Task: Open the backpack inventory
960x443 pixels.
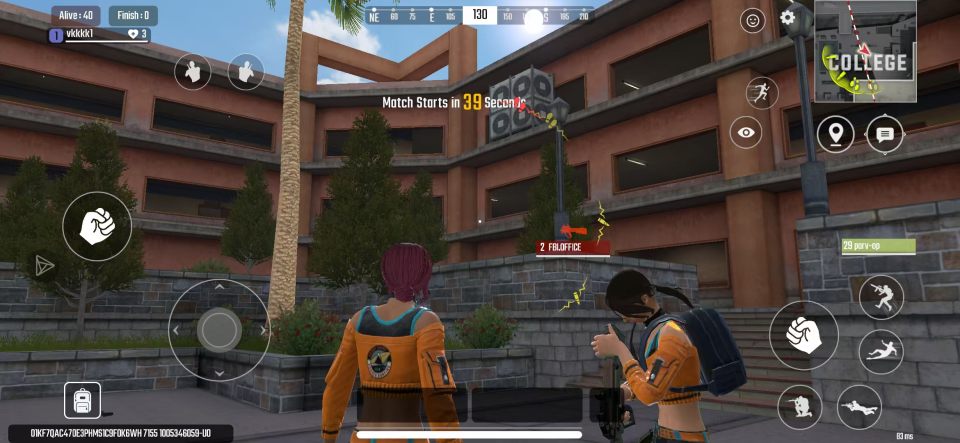Action: (x=82, y=401)
